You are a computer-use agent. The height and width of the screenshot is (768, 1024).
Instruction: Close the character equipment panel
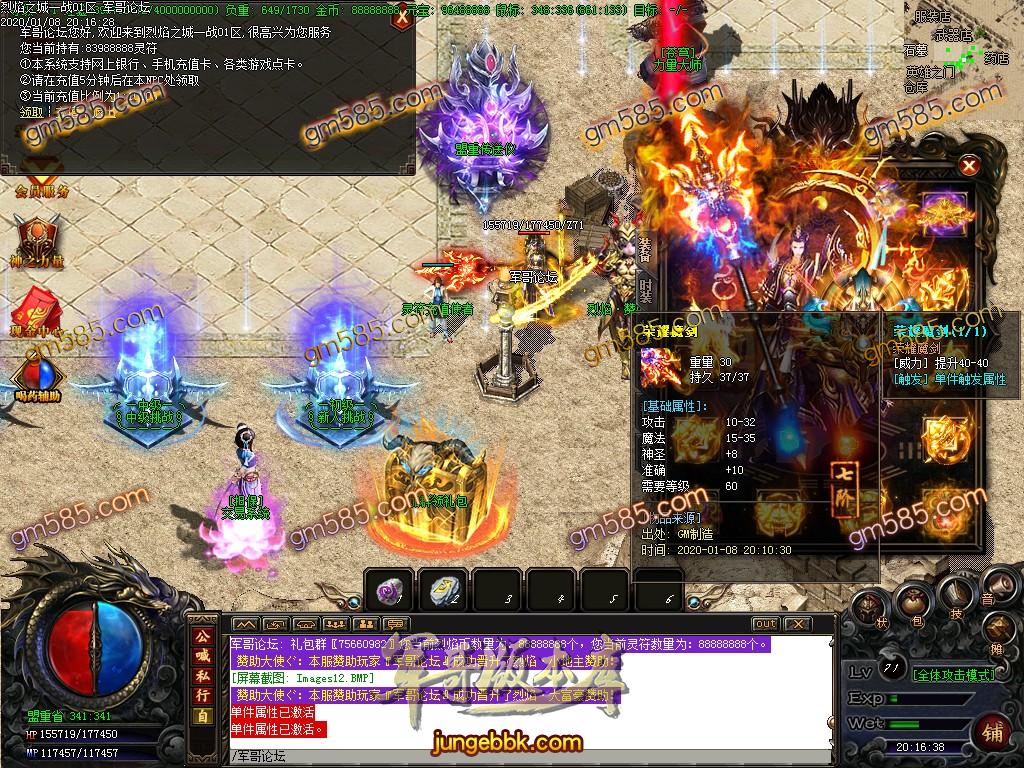[x=968, y=166]
